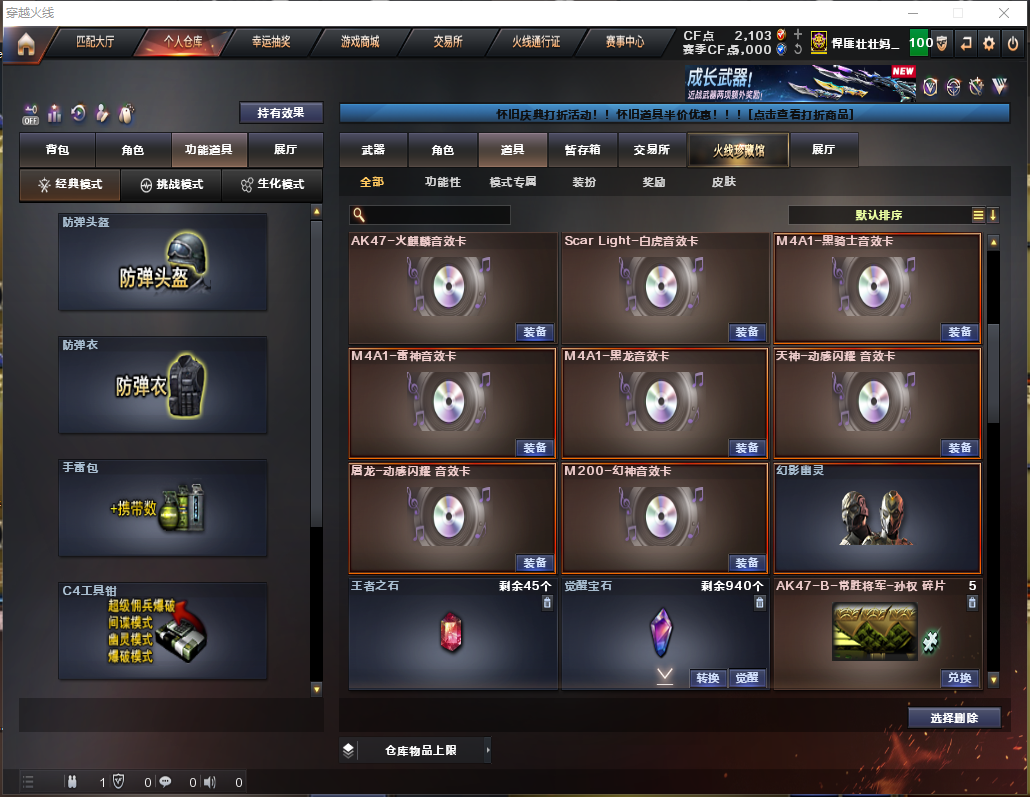Image resolution: width=1030 pixels, height=797 pixels.
Task: Open the 匹配大厅 matchmaking lobby
Action: point(96,42)
